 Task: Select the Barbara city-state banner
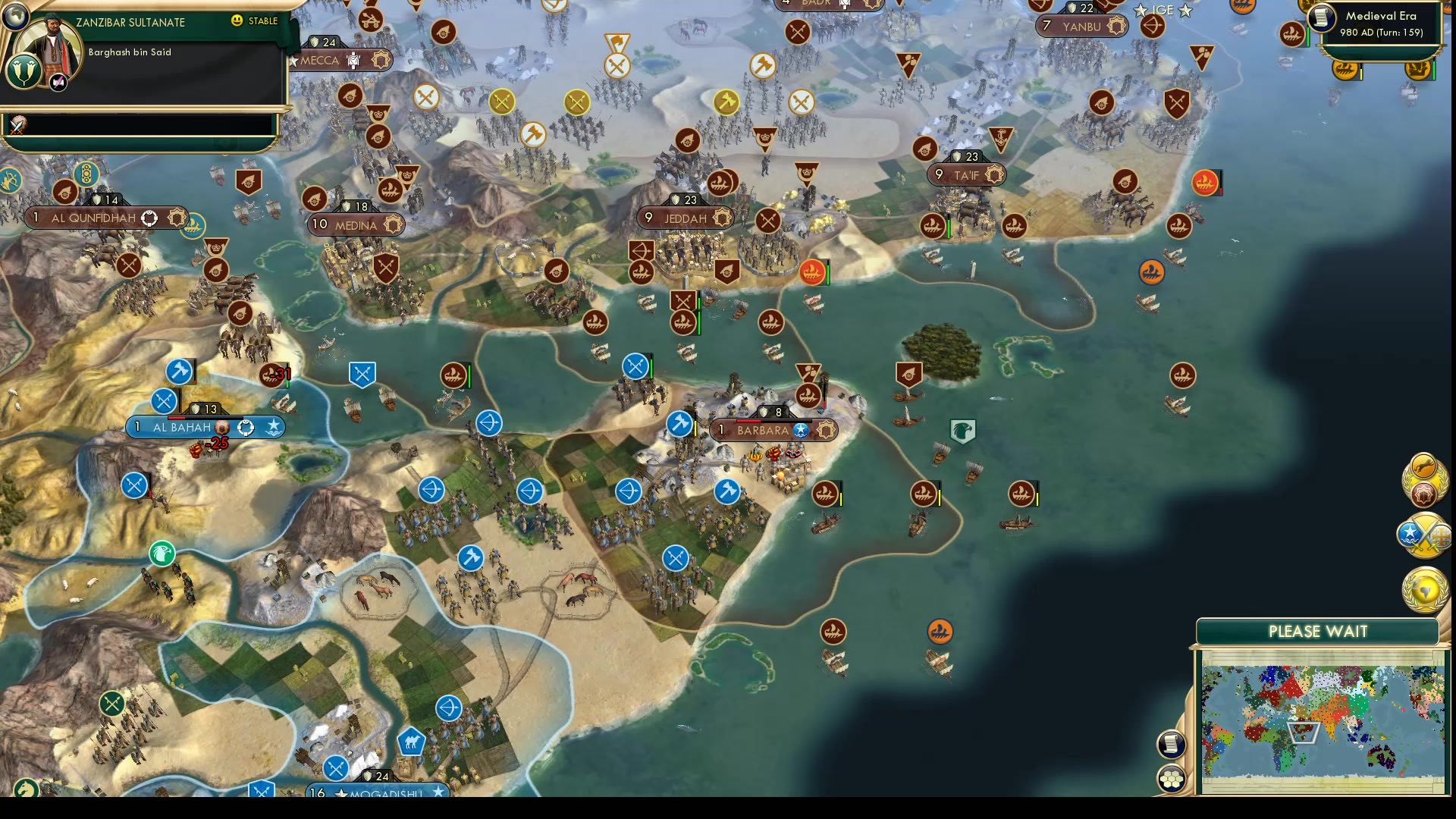[773, 430]
